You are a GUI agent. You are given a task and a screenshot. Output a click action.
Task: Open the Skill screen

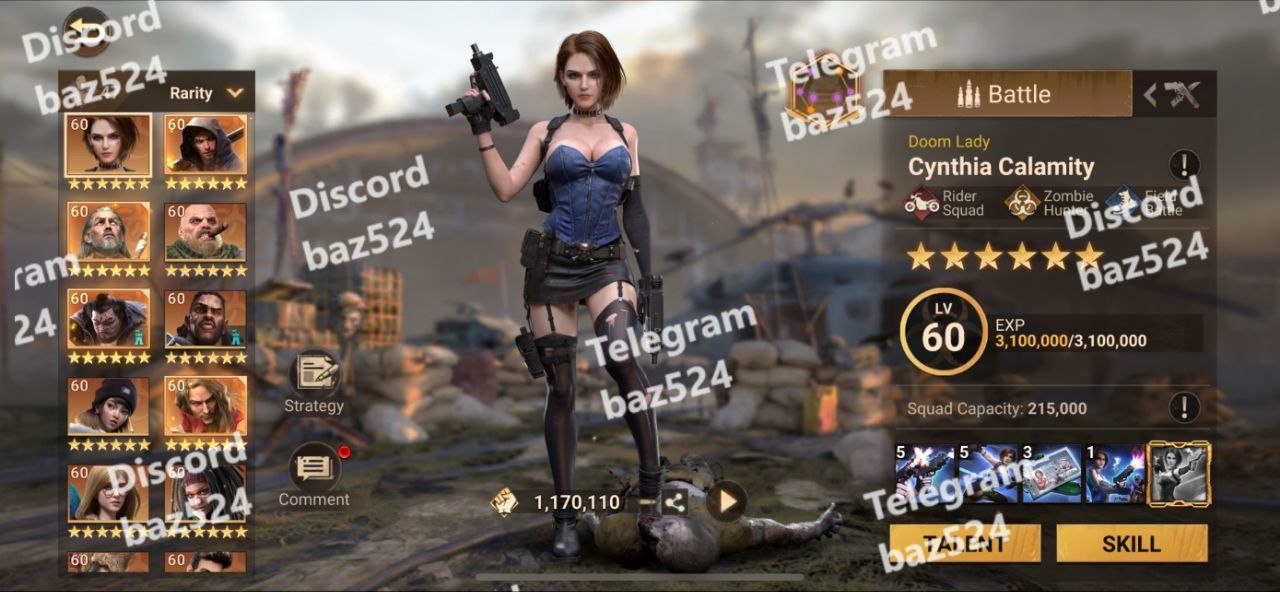1131,544
